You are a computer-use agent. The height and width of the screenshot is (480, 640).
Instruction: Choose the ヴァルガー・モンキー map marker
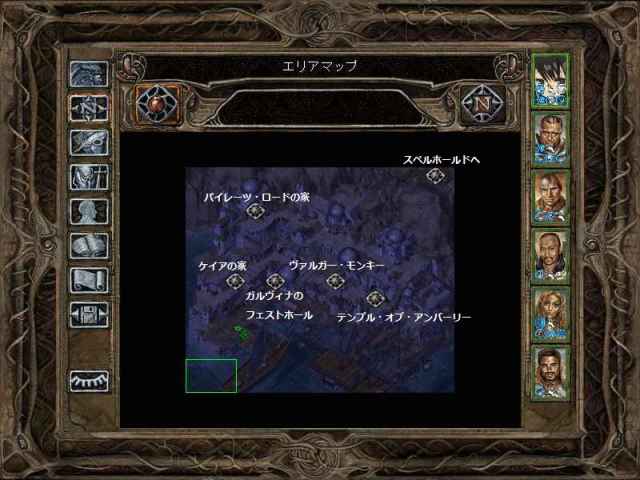point(335,281)
